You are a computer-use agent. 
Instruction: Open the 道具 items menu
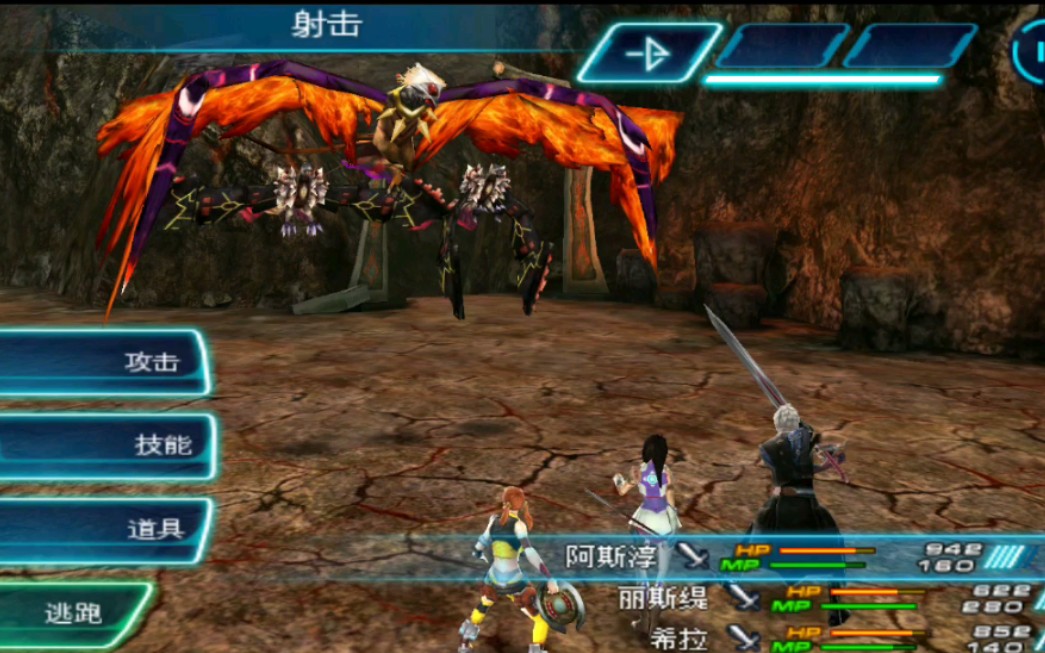106,530
